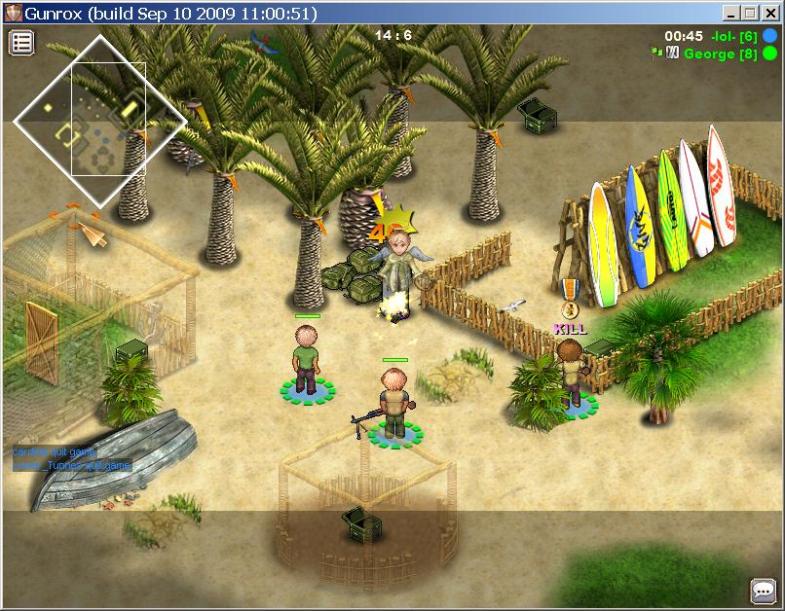785x611 pixels.
Task: Select player -lol- in the player list
Action: (x=735, y=36)
